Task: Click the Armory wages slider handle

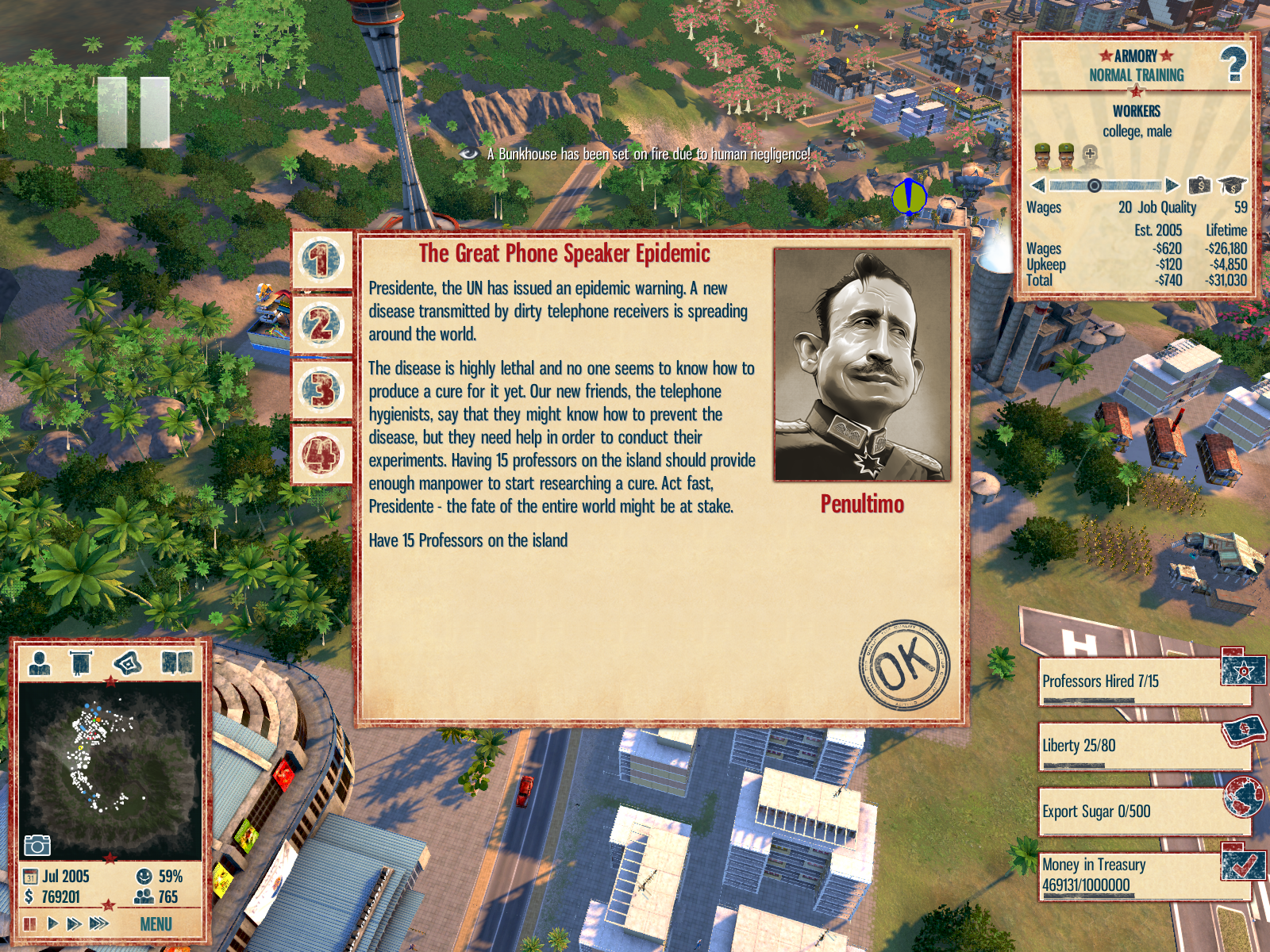Action: click(1094, 186)
